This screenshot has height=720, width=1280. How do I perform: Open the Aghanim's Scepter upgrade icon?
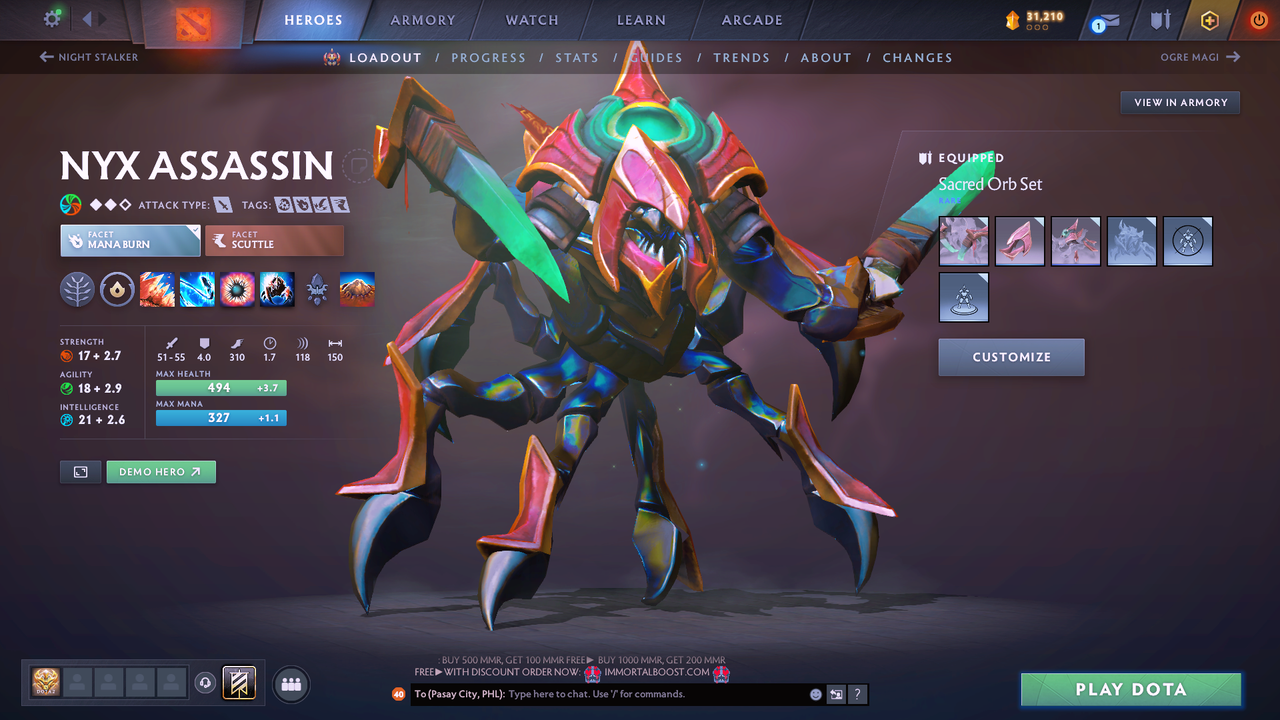coord(317,290)
